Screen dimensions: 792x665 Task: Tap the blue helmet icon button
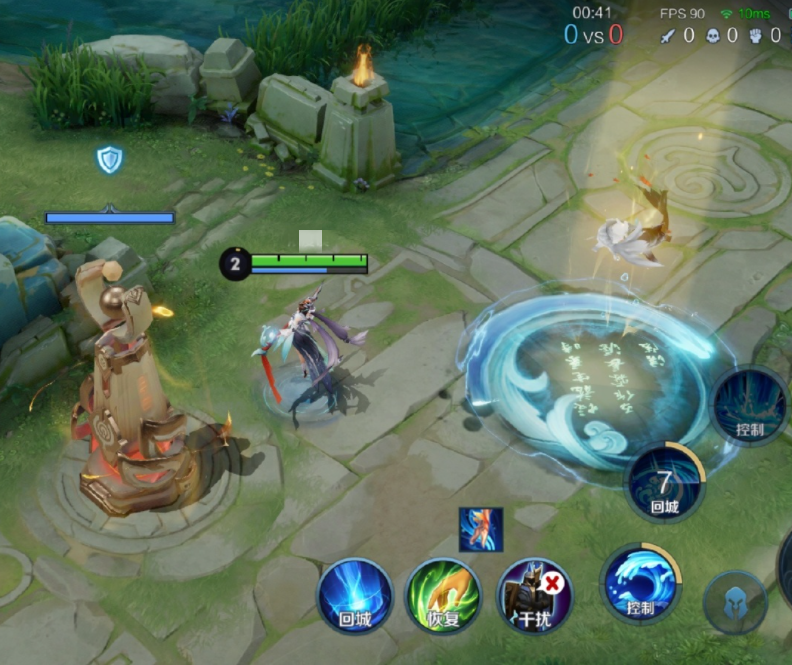click(x=735, y=603)
